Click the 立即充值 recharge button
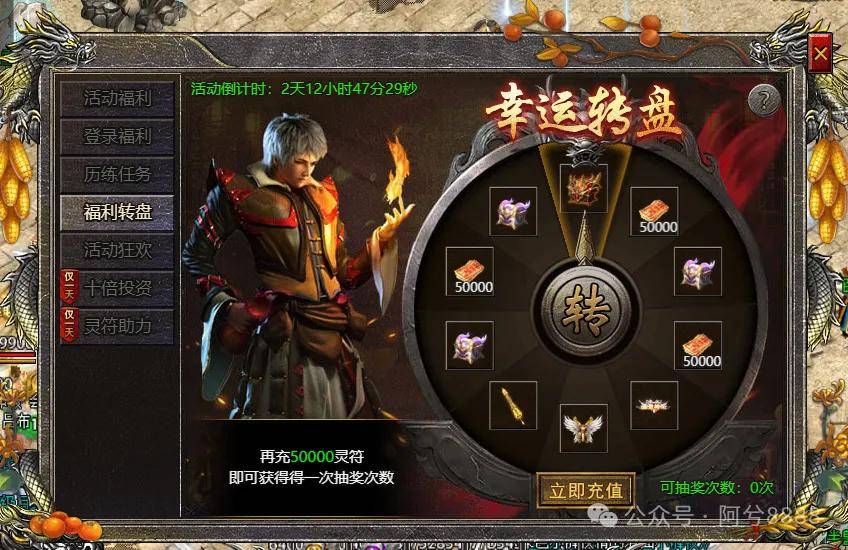 click(586, 490)
